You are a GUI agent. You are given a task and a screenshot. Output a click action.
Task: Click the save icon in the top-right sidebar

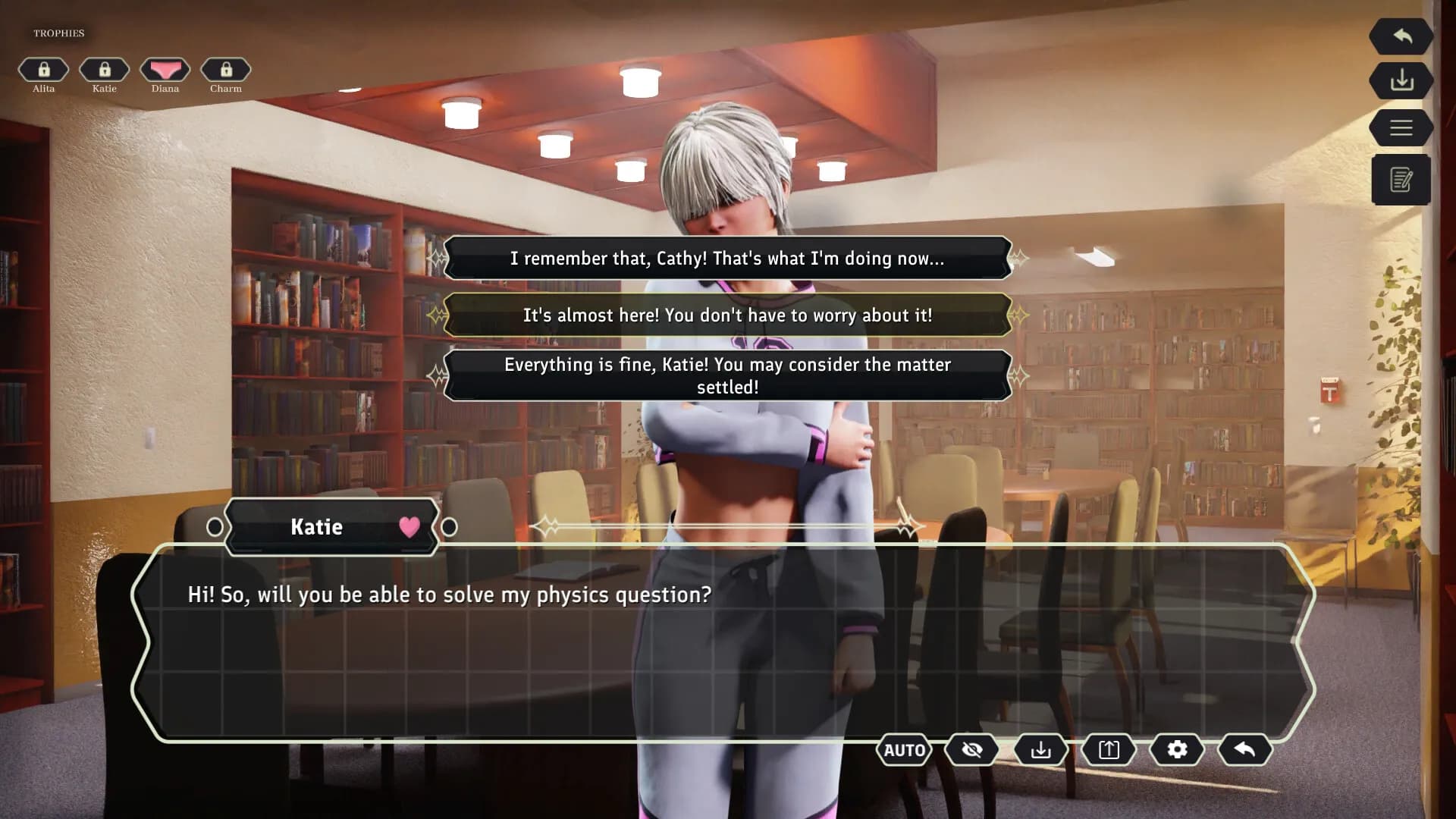(x=1401, y=81)
